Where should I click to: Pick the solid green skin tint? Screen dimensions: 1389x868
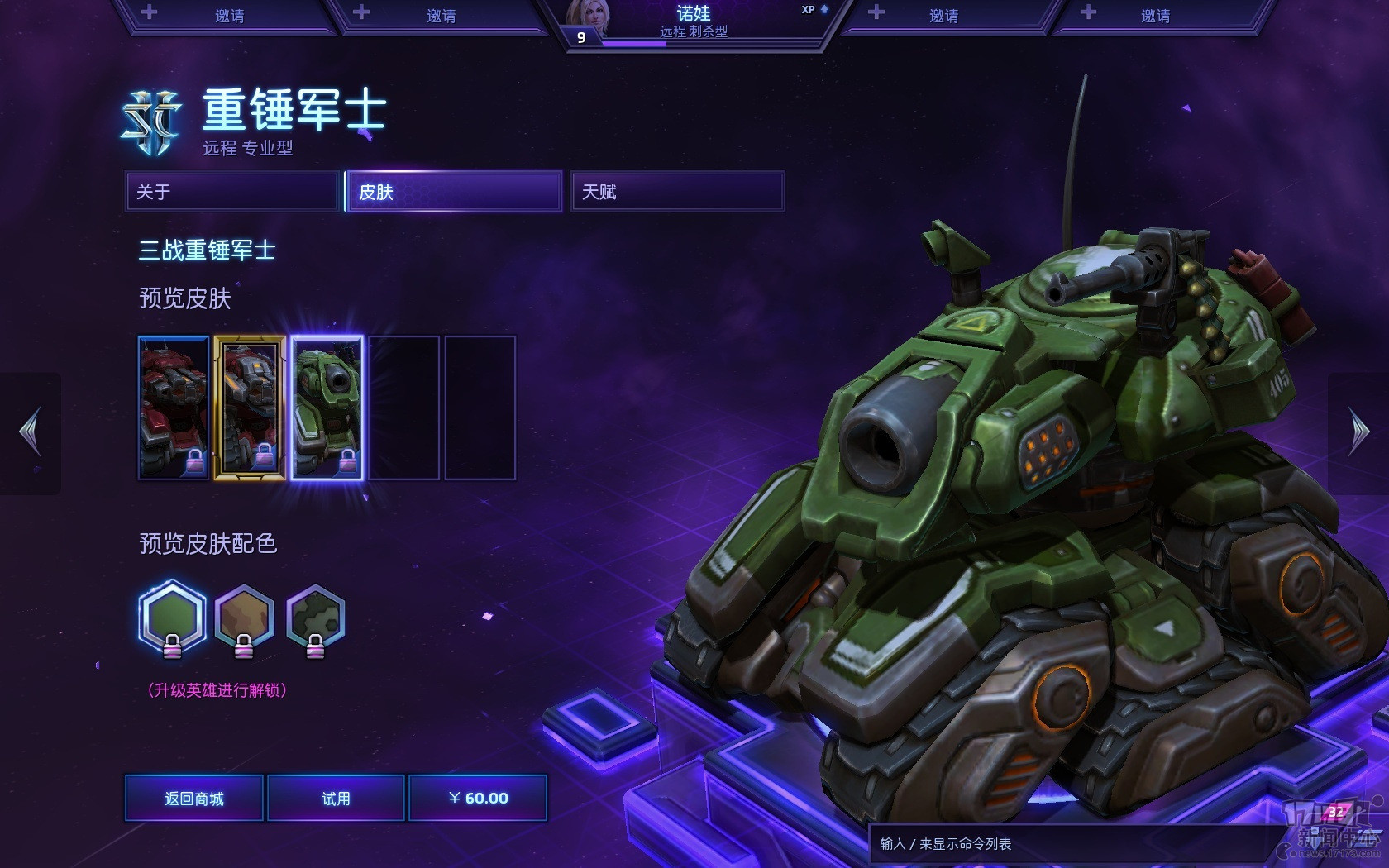(172, 617)
